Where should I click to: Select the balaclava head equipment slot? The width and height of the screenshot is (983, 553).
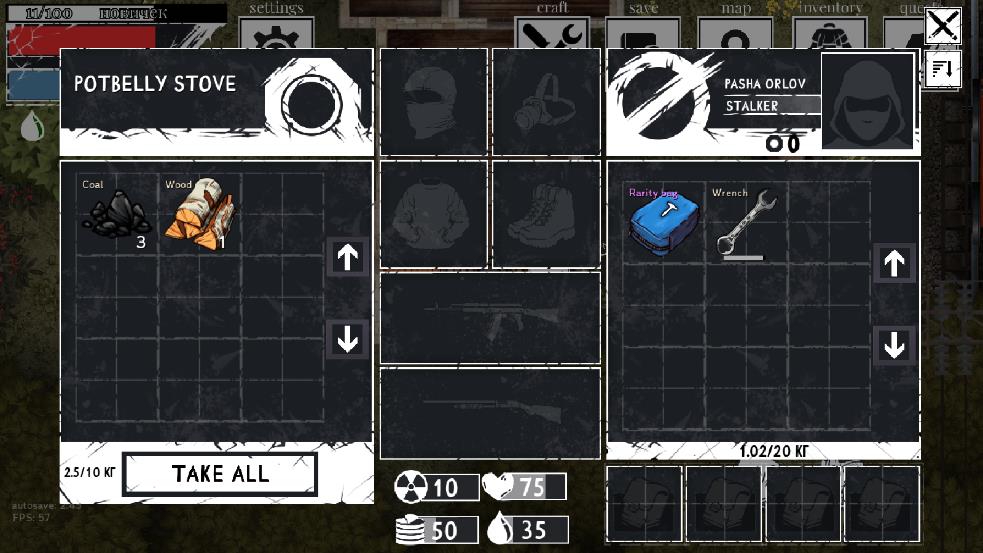click(433, 102)
